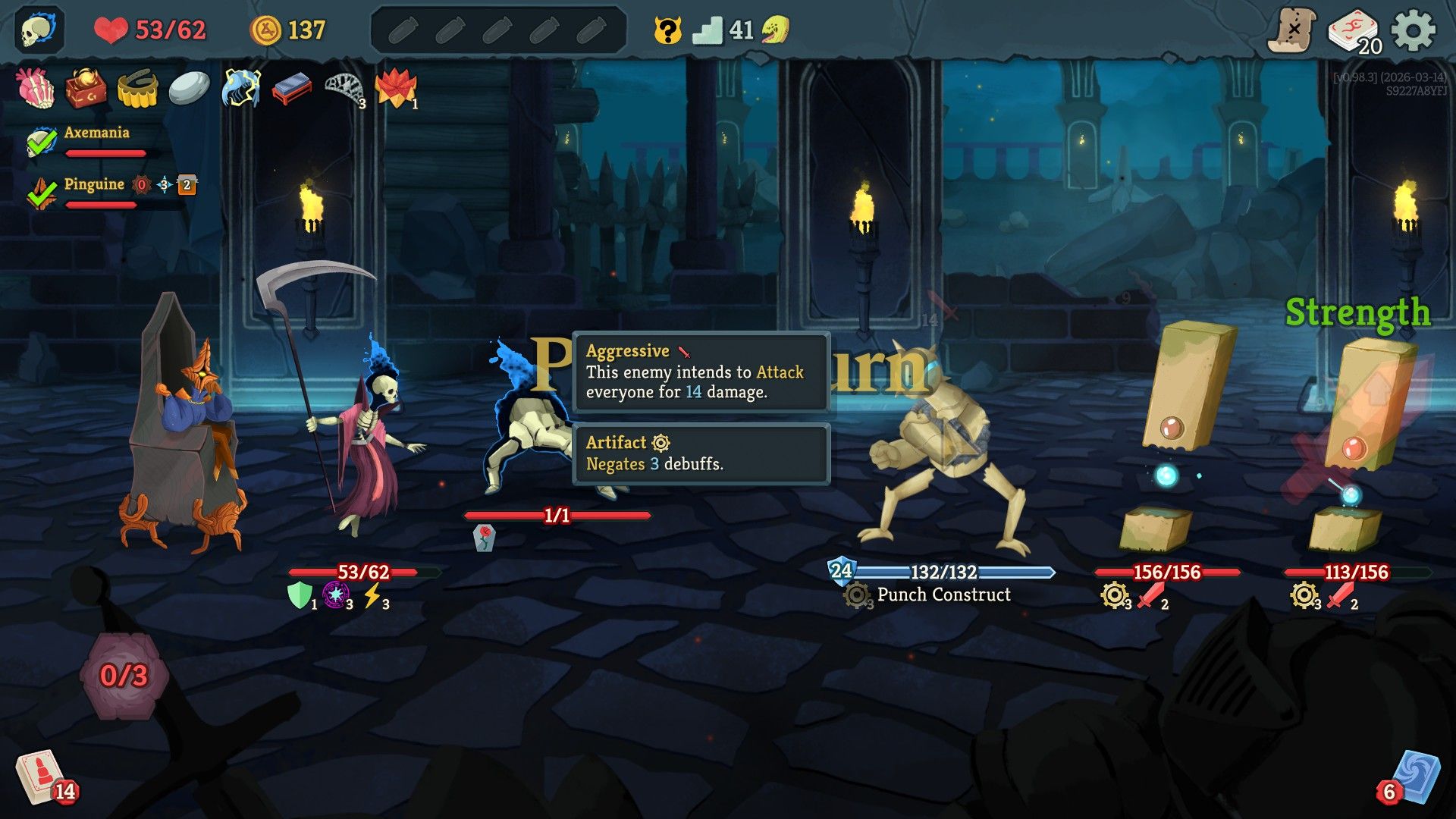This screenshot has width=1456, height=819.
Task: Click the energy counter showing 0/3
Action: 124,675
